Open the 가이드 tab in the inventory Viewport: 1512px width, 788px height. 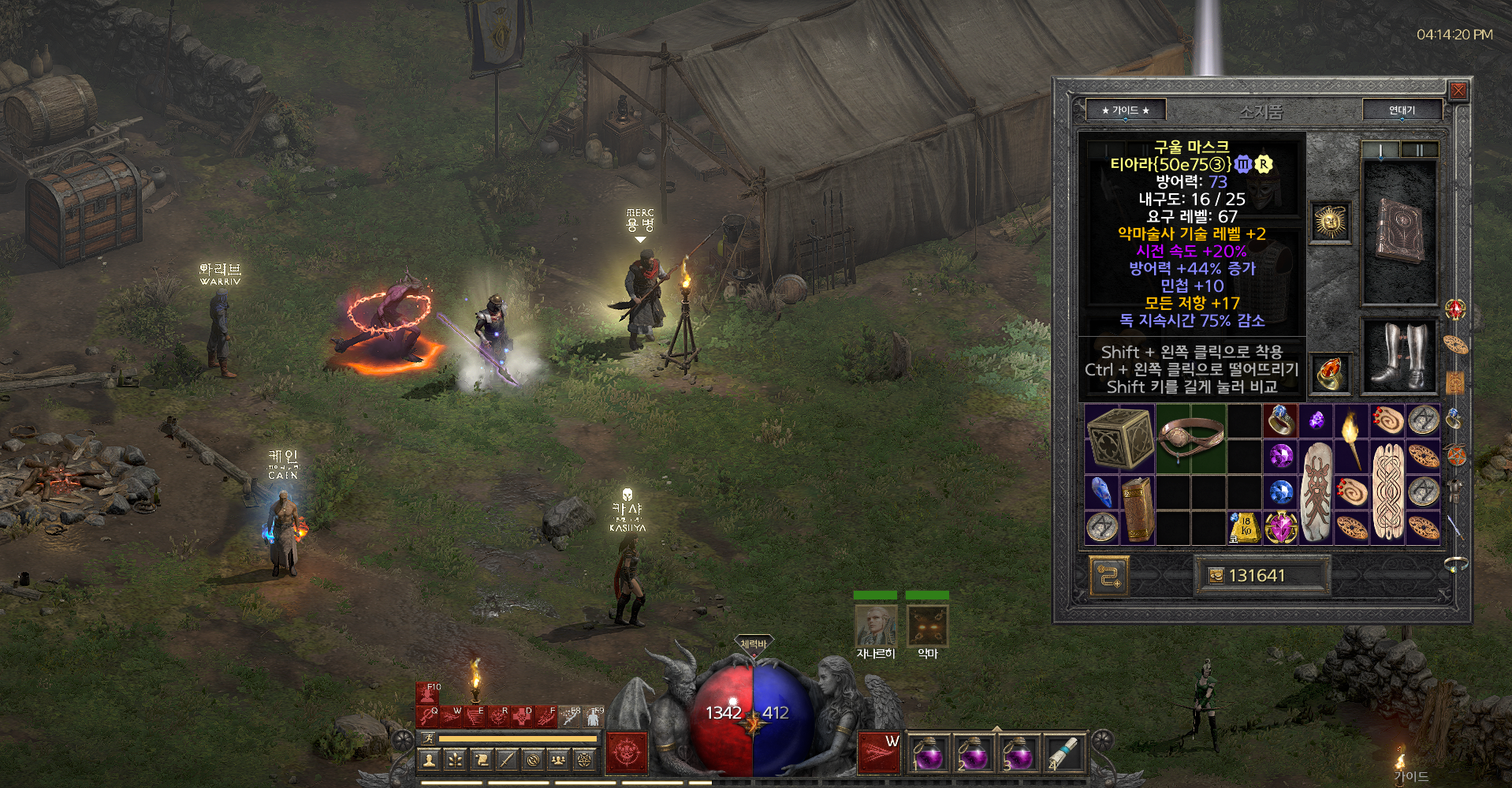click(x=1125, y=110)
